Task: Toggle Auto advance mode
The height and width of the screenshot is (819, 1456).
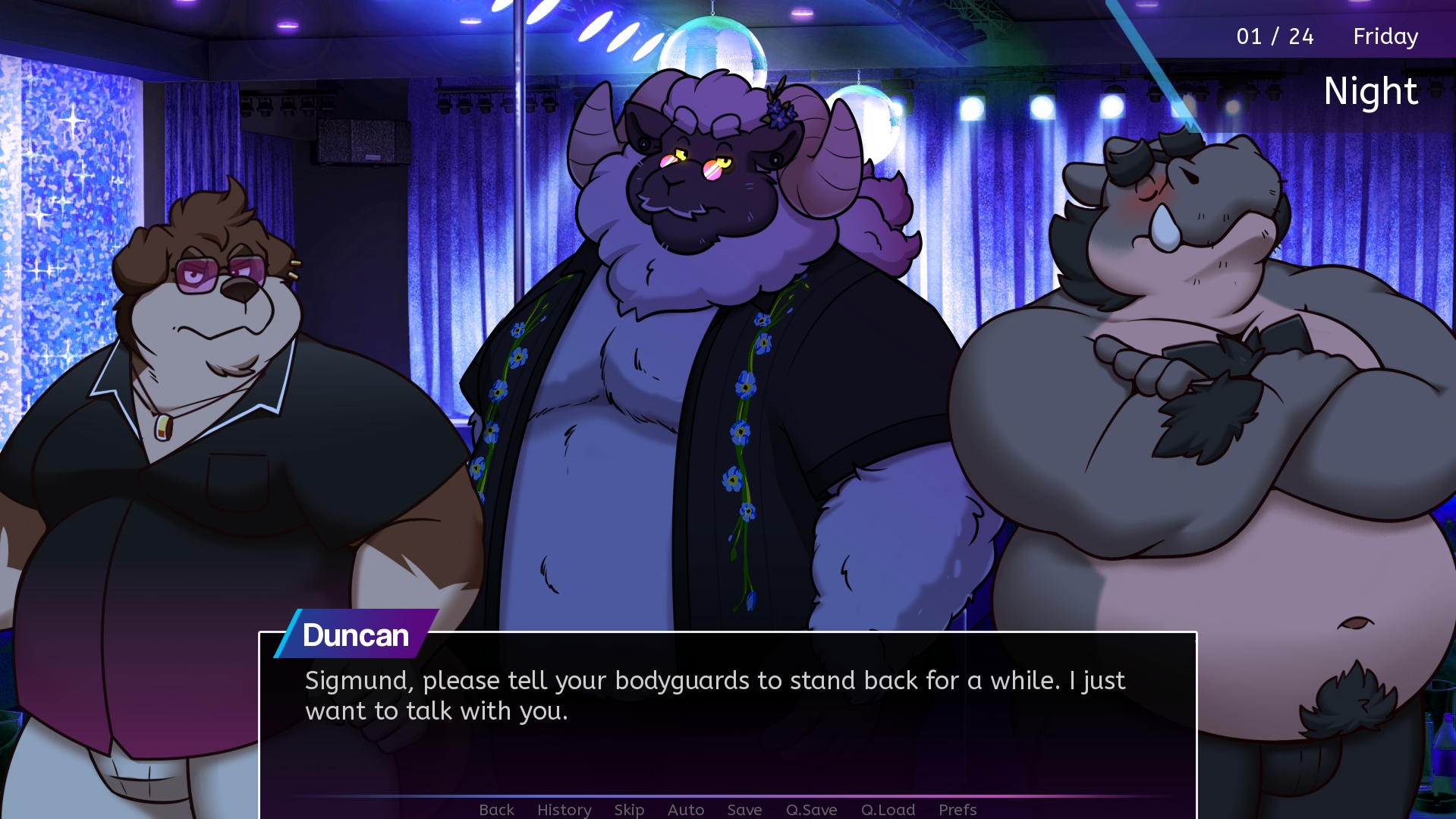Action: [686, 809]
